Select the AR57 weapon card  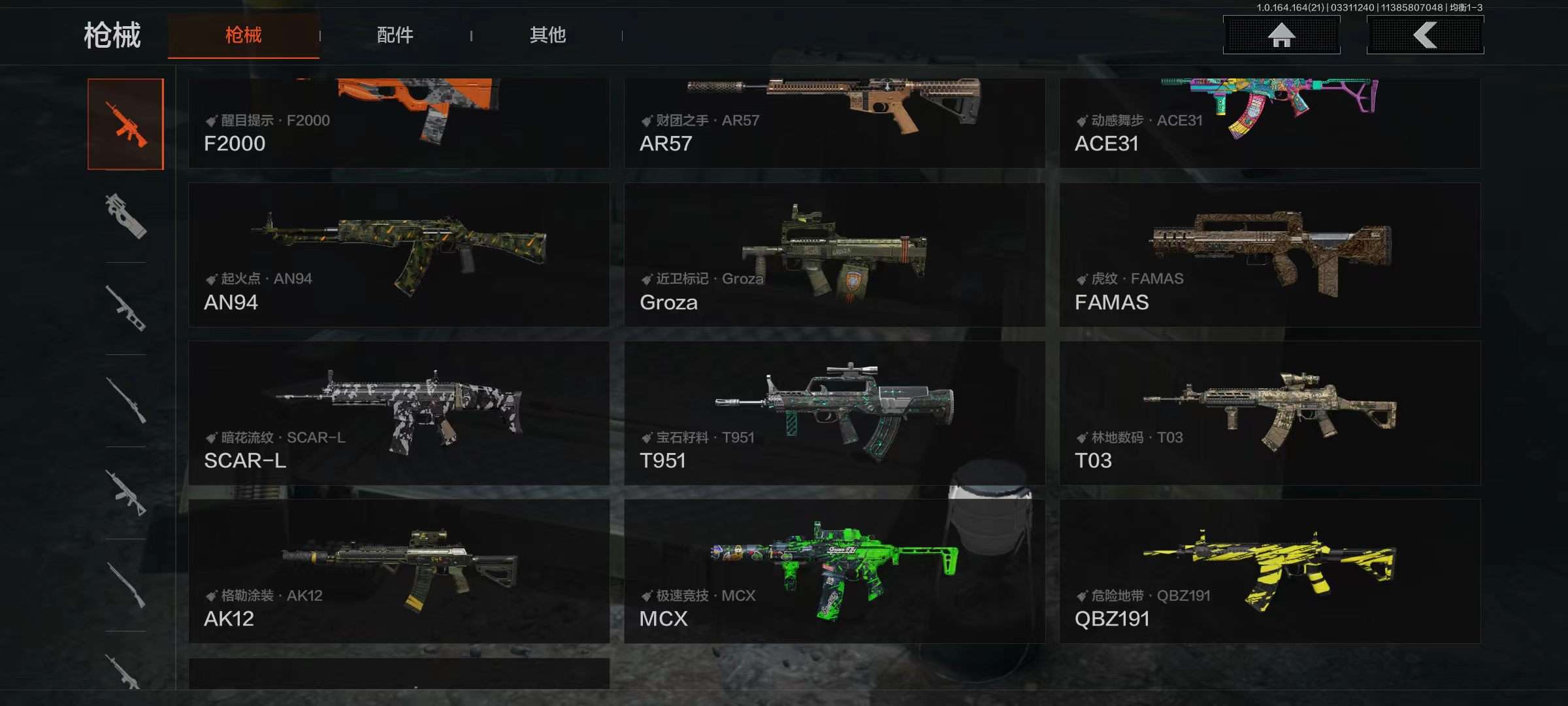tap(834, 123)
